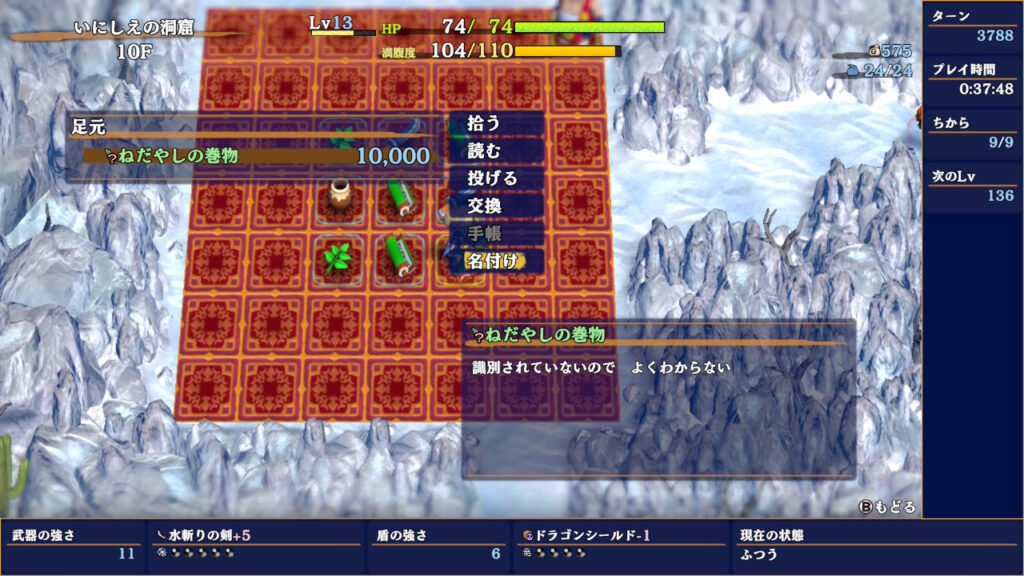This screenshot has height=576, width=1024.
Task: Select the 読む (read) option
Action: tap(496, 151)
